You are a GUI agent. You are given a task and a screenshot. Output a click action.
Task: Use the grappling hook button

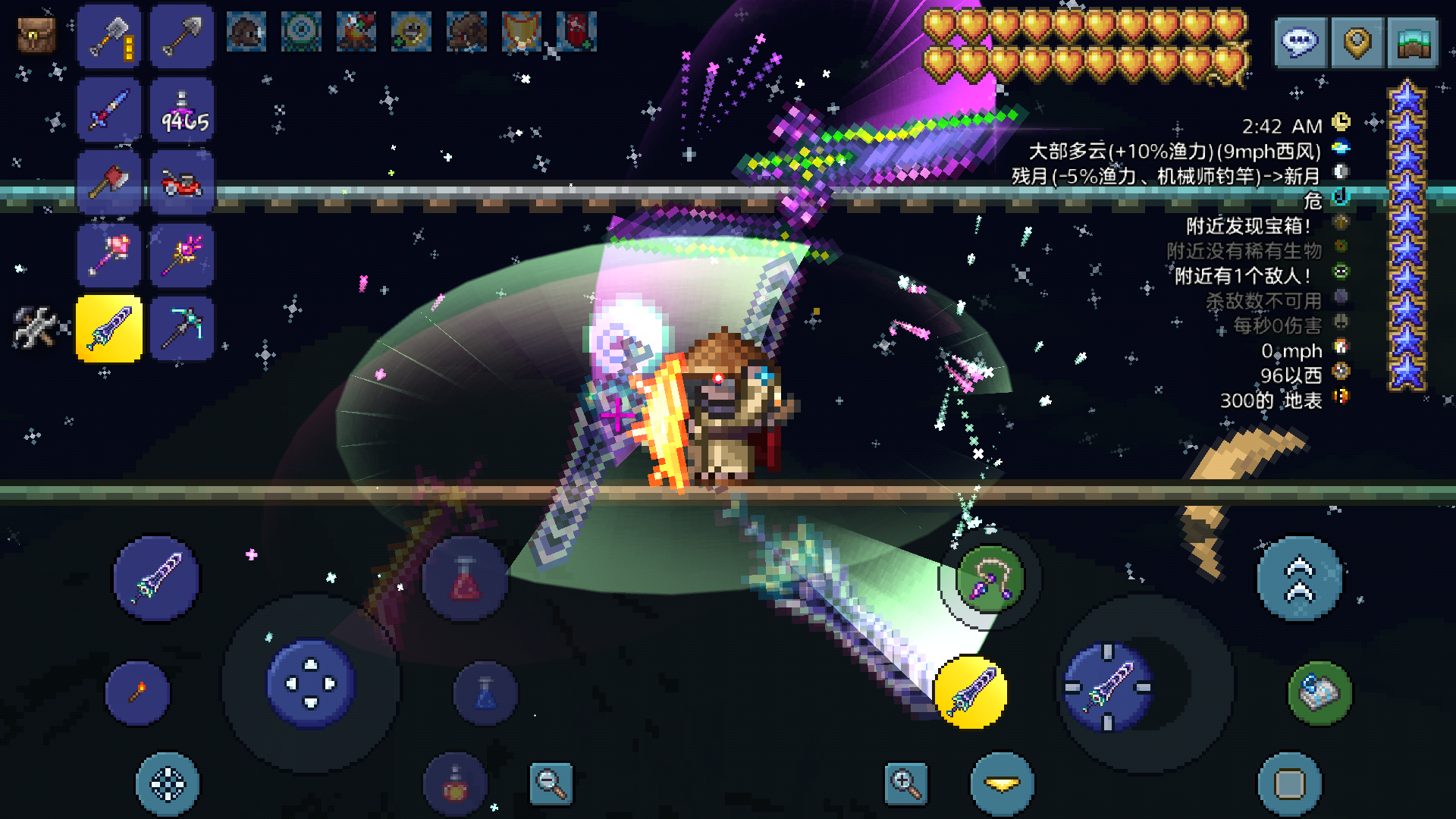(x=990, y=580)
